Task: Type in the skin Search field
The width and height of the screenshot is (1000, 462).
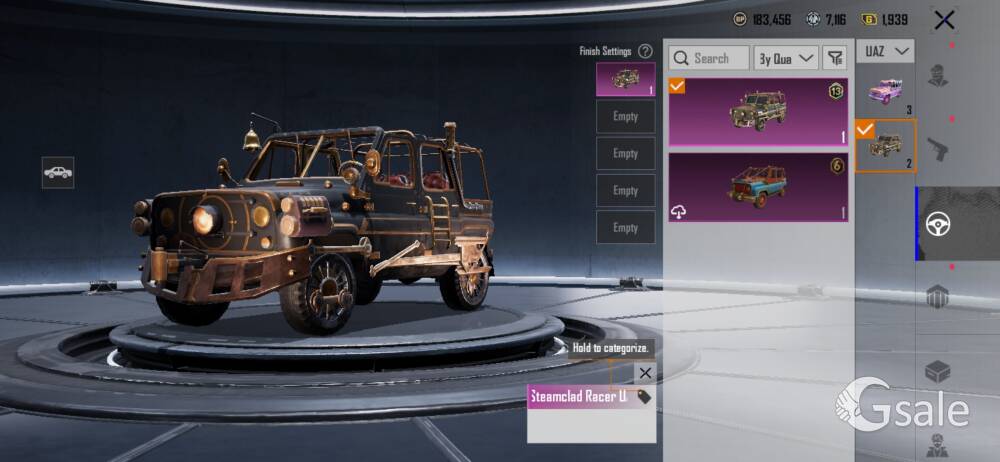Action: 709,58
